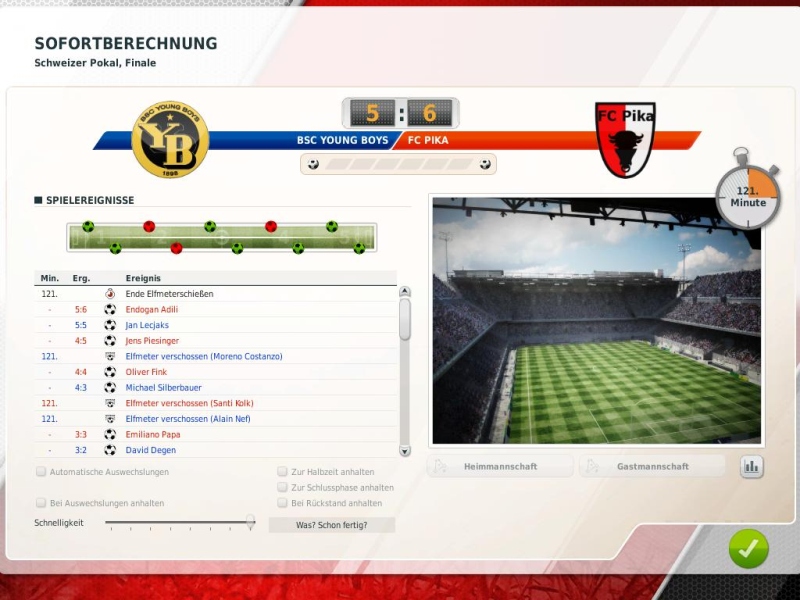Select Oliver Fink 4:4 event row
Image resolution: width=800 pixels, height=600 pixels.
click(146, 372)
